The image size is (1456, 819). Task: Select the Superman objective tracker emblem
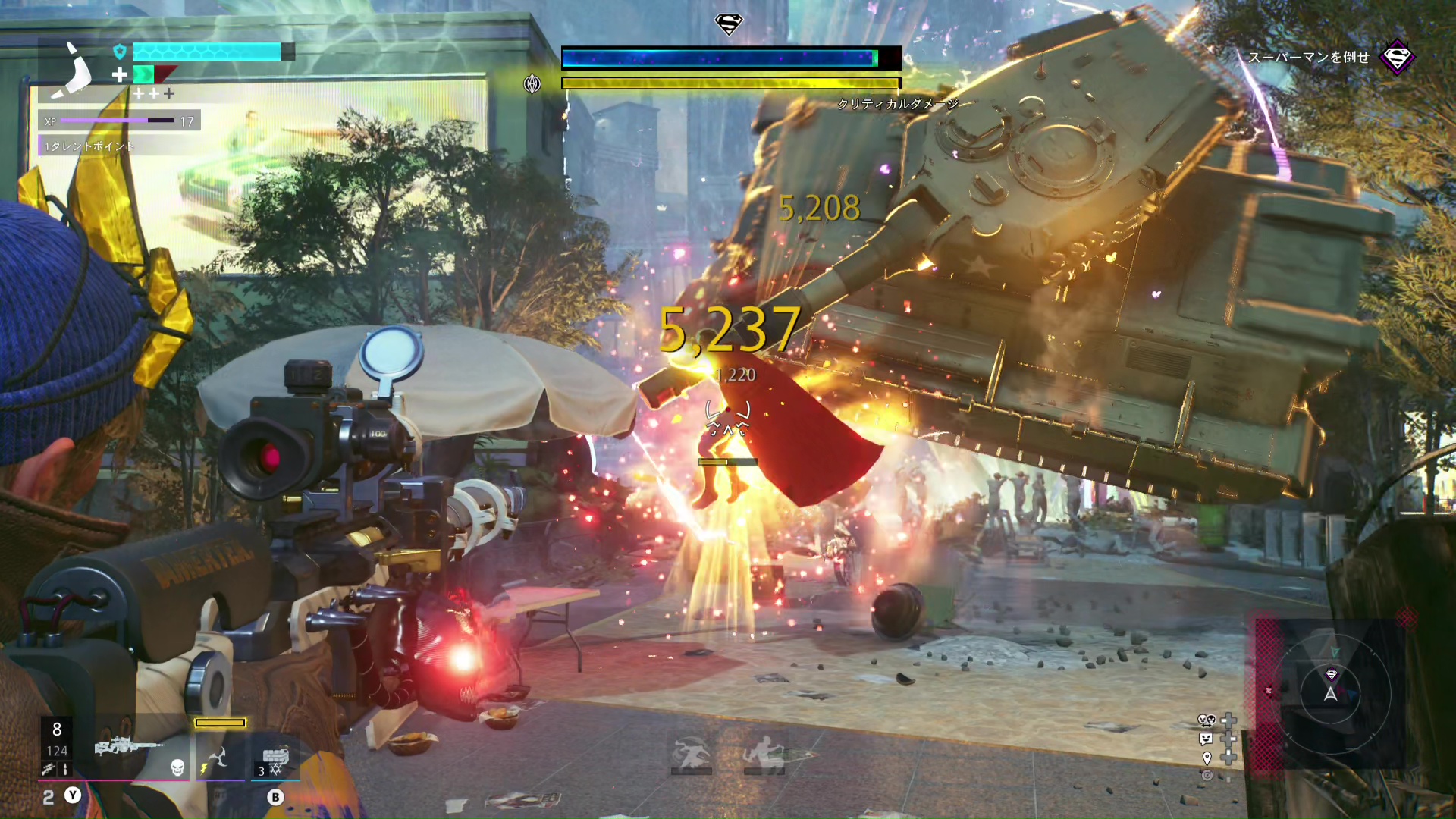click(x=1397, y=57)
